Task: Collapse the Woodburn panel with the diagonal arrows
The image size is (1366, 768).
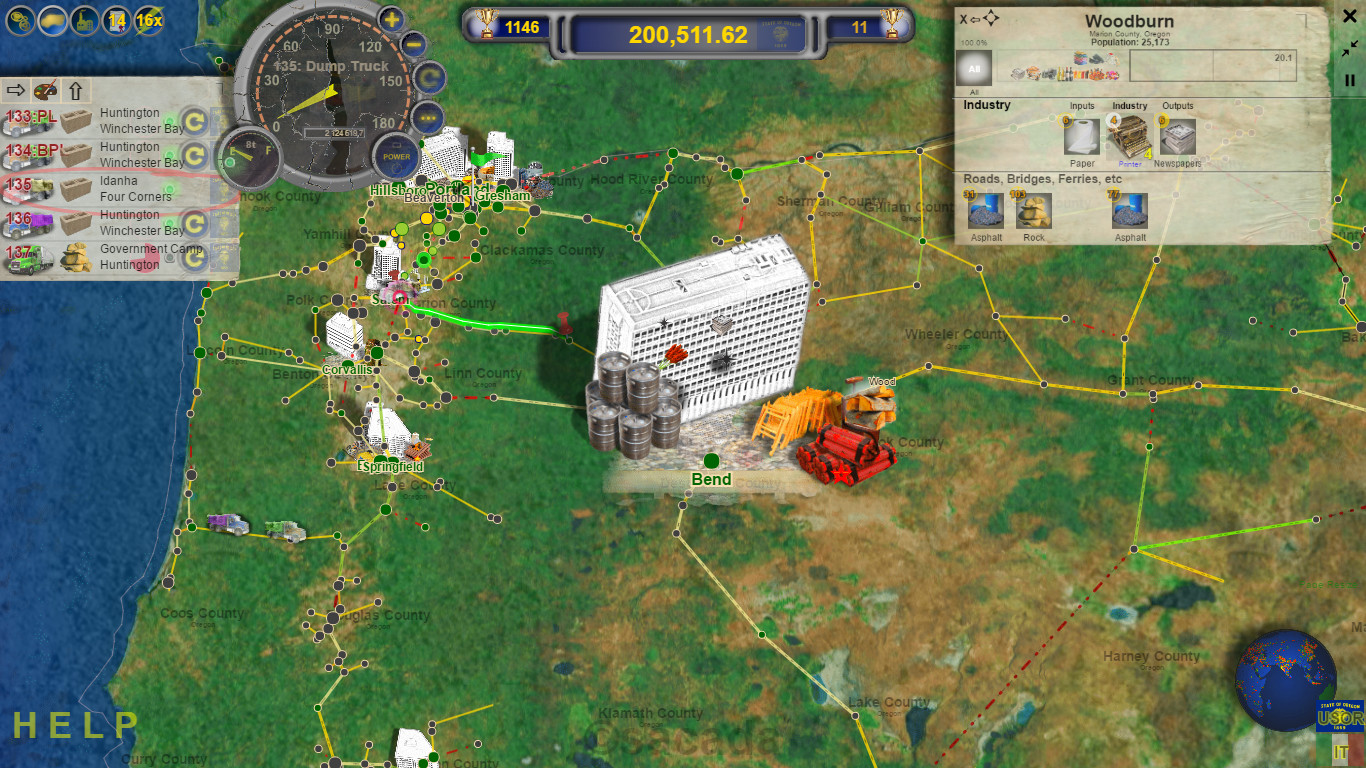Action: (1352, 46)
